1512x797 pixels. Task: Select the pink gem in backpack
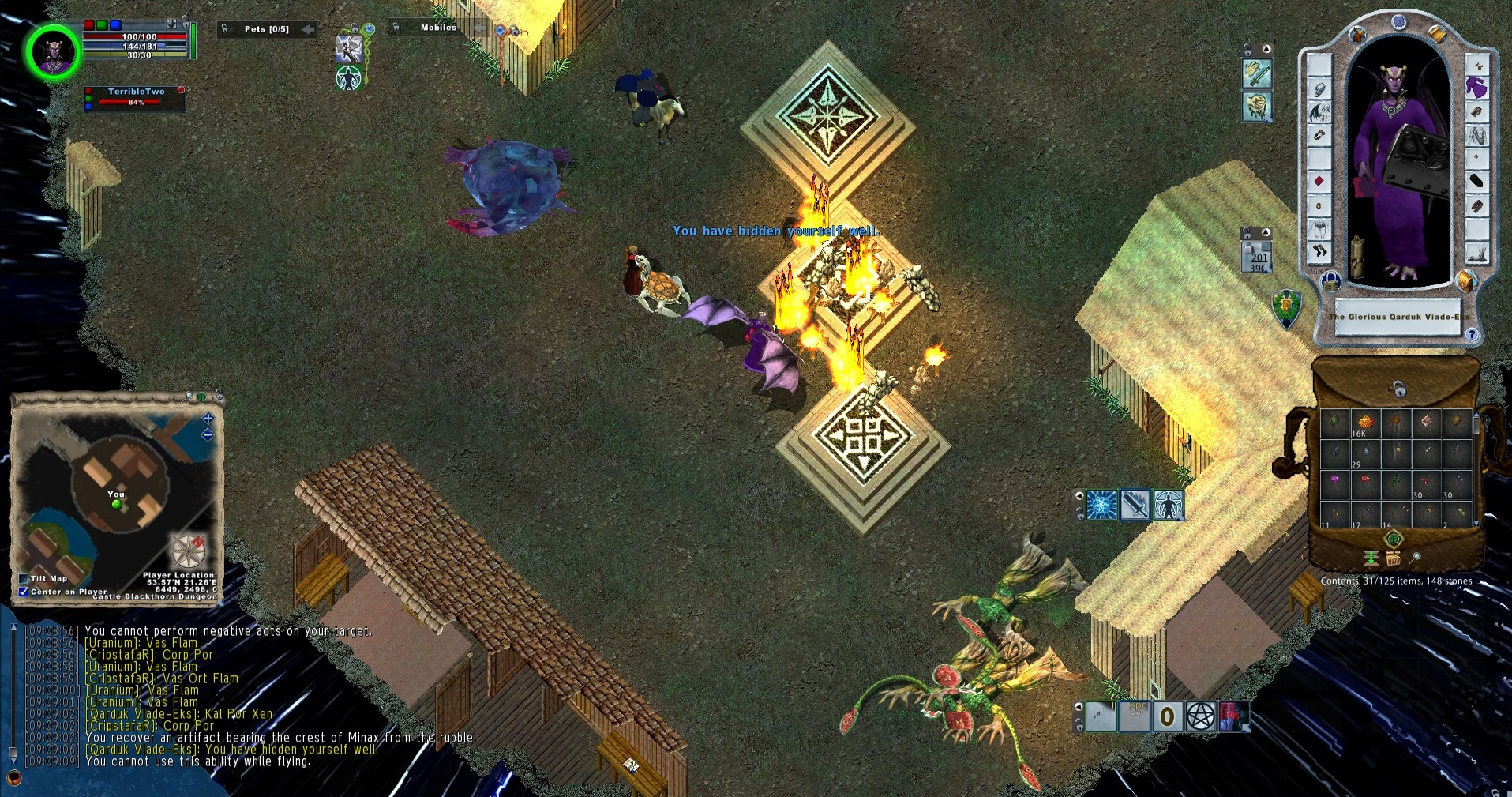(x=1335, y=480)
